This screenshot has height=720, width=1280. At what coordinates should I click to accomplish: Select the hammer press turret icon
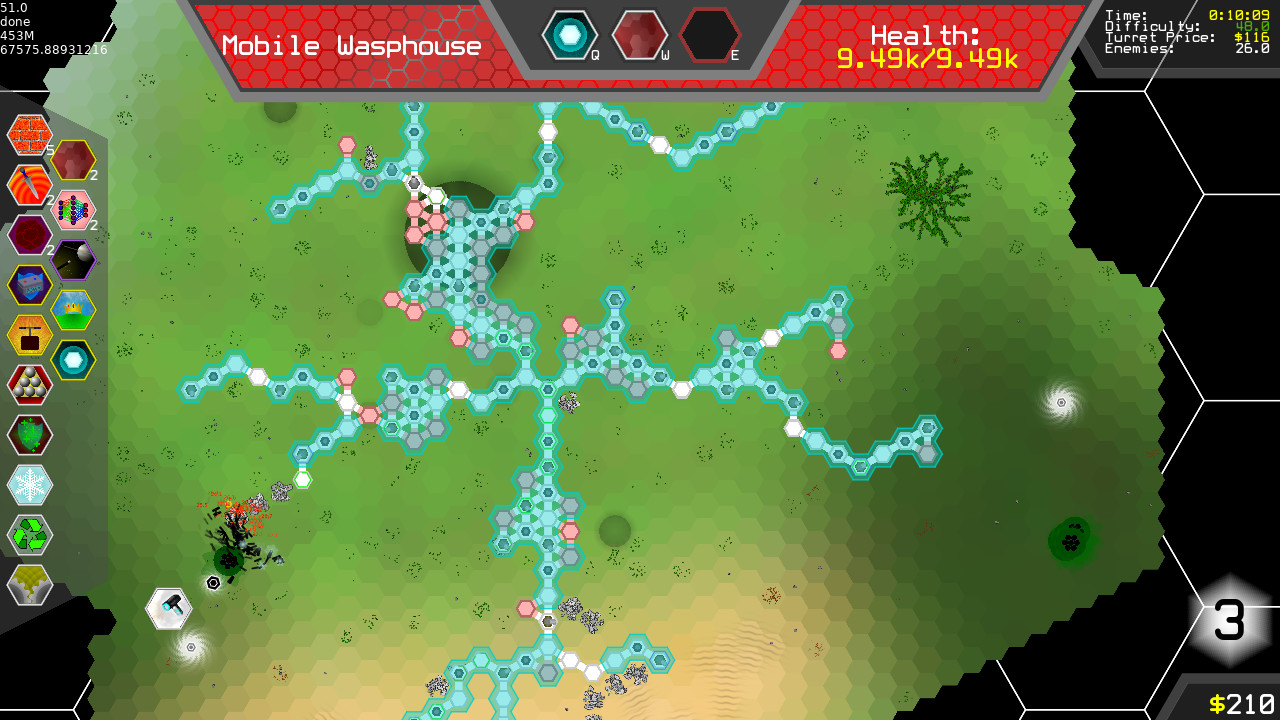point(29,335)
